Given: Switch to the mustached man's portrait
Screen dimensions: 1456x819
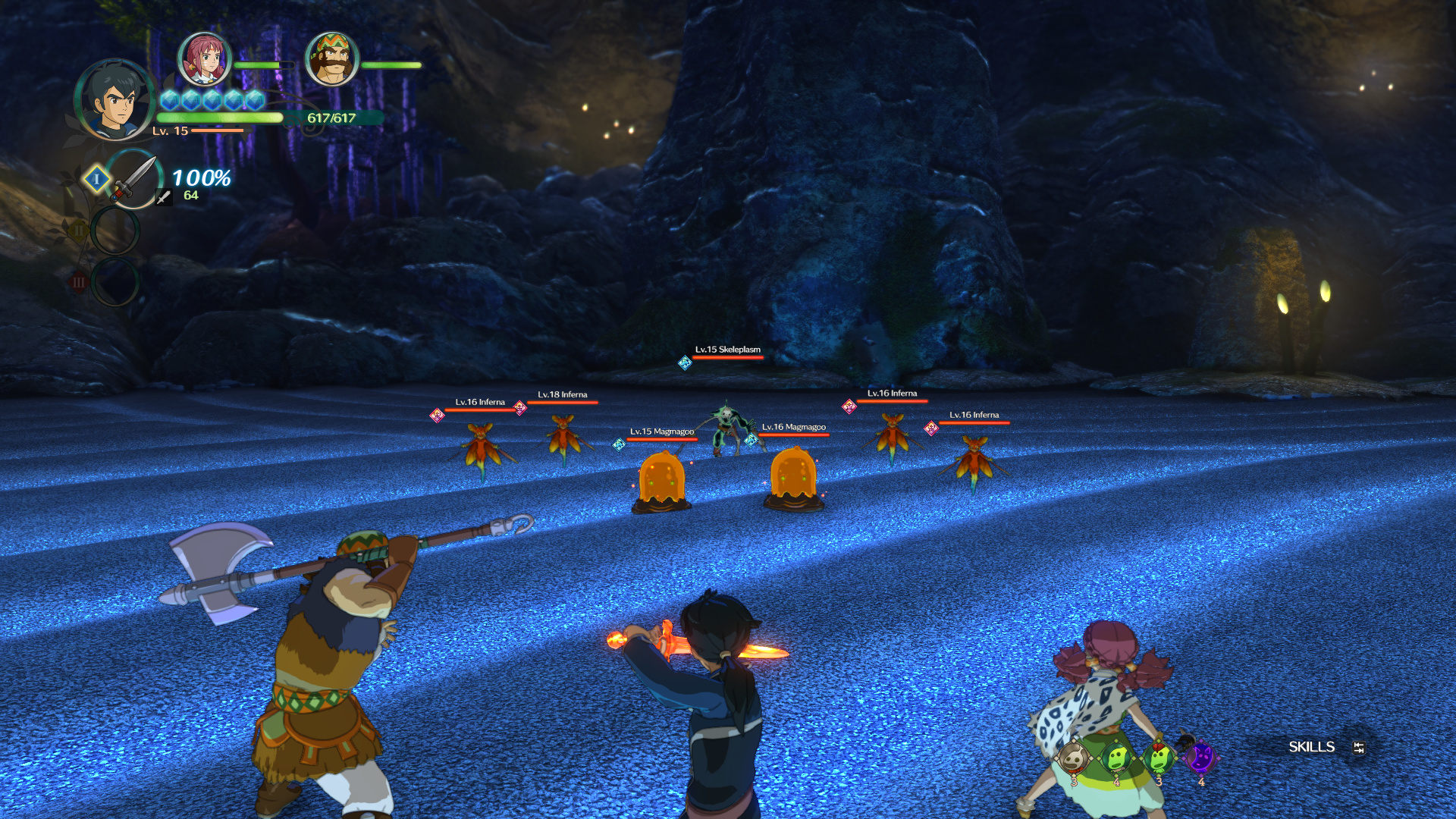Looking at the screenshot, I should click(331, 59).
